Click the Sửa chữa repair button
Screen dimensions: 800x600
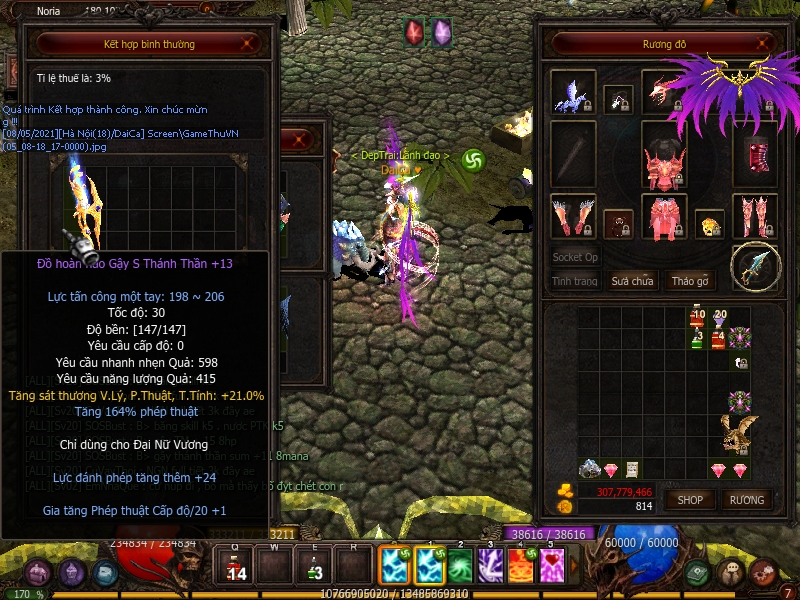tap(632, 281)
